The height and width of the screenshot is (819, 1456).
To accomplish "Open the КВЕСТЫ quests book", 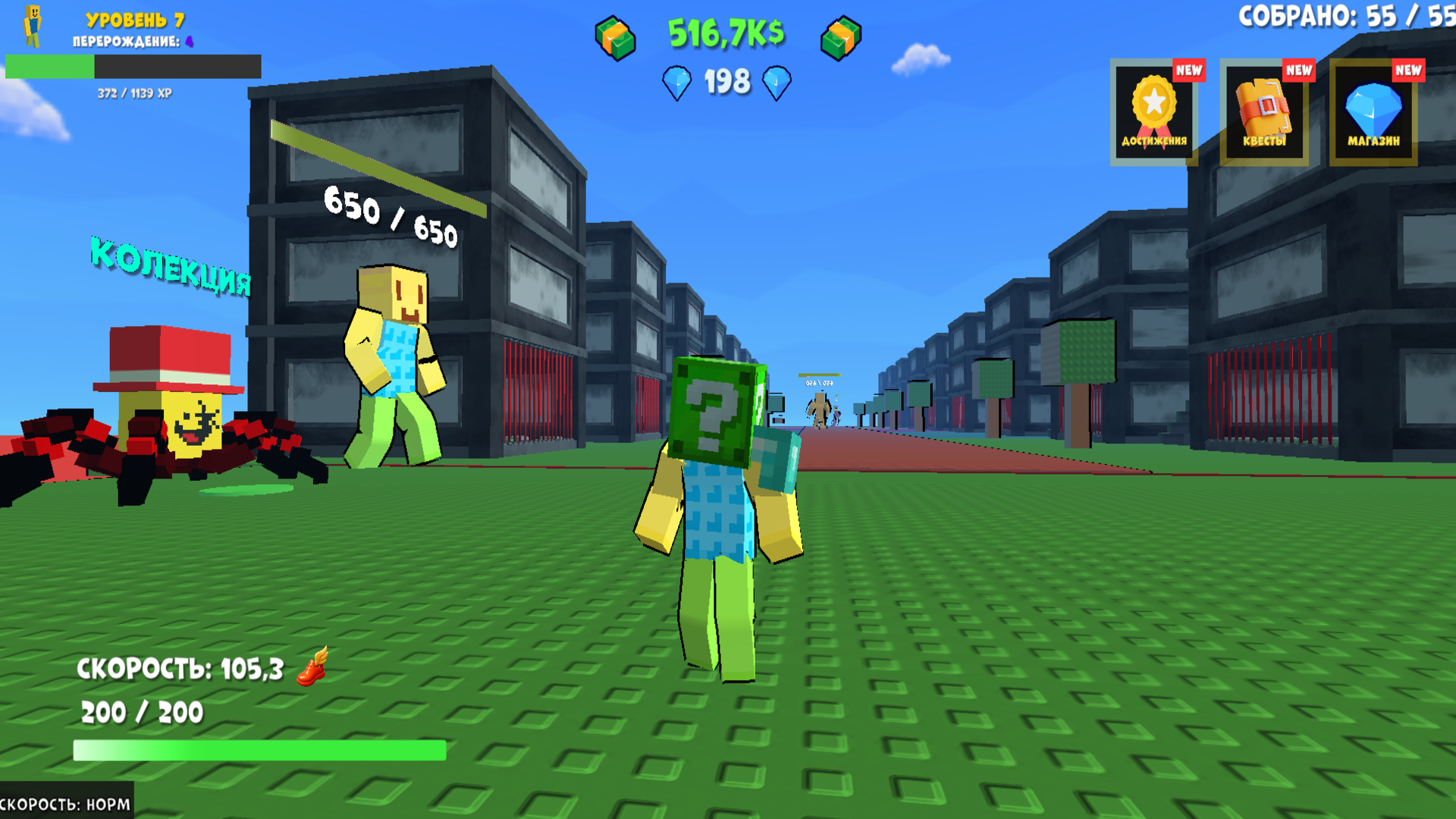I will [x=1263, y=111].
